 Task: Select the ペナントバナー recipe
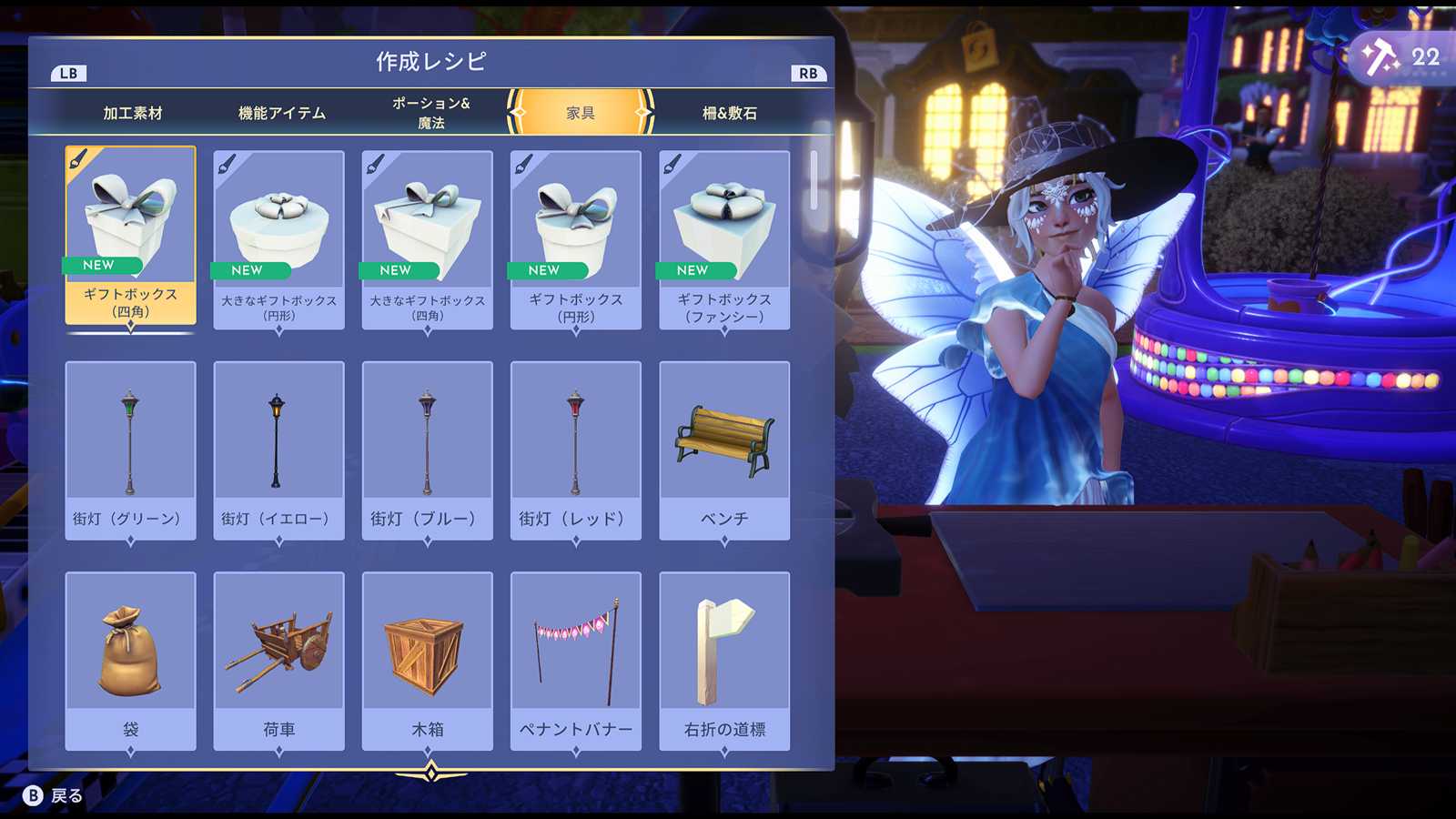576,660
